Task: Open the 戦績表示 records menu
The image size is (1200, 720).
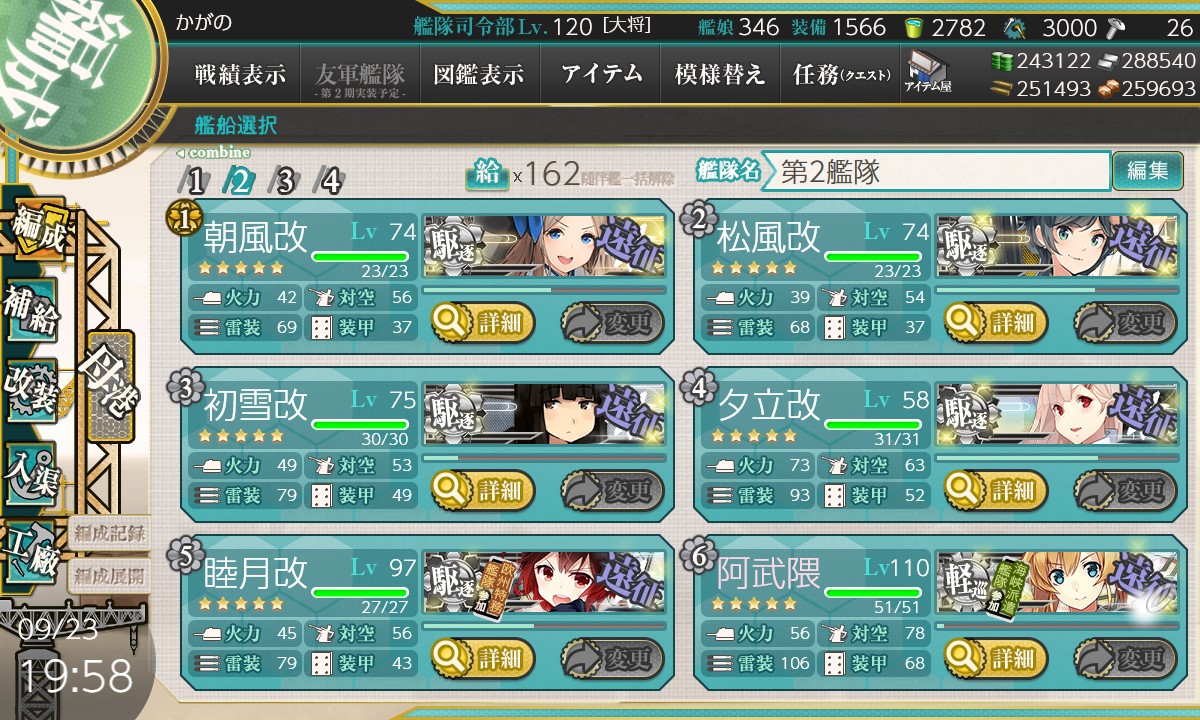Action: coord(240,74)
